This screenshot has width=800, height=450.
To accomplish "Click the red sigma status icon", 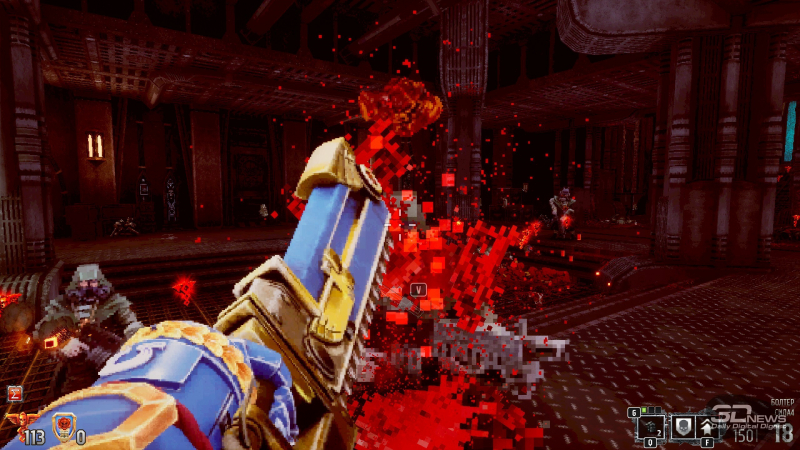I will click(x=14, y=393).
